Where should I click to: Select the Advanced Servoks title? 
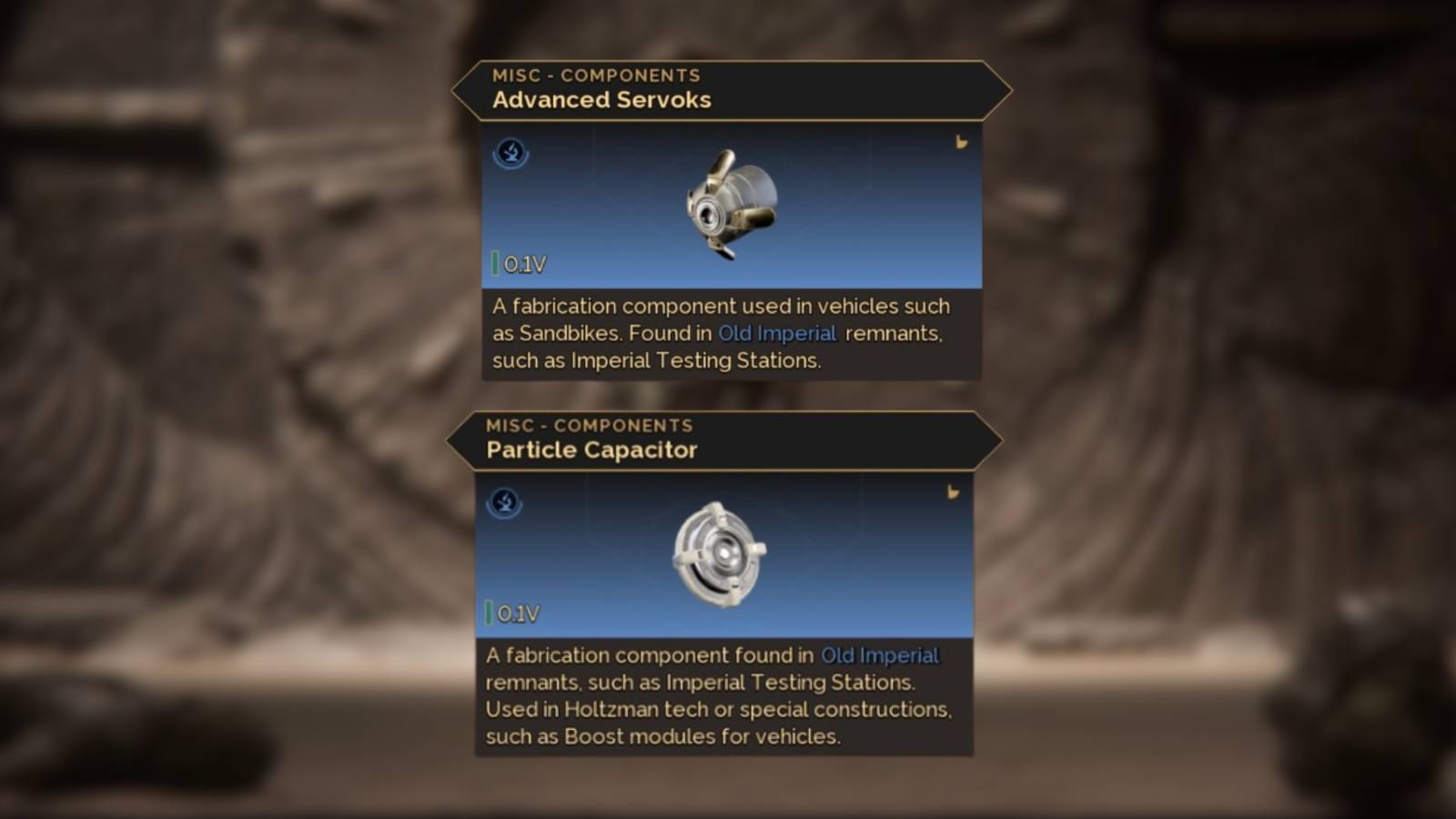click(602, 101)
